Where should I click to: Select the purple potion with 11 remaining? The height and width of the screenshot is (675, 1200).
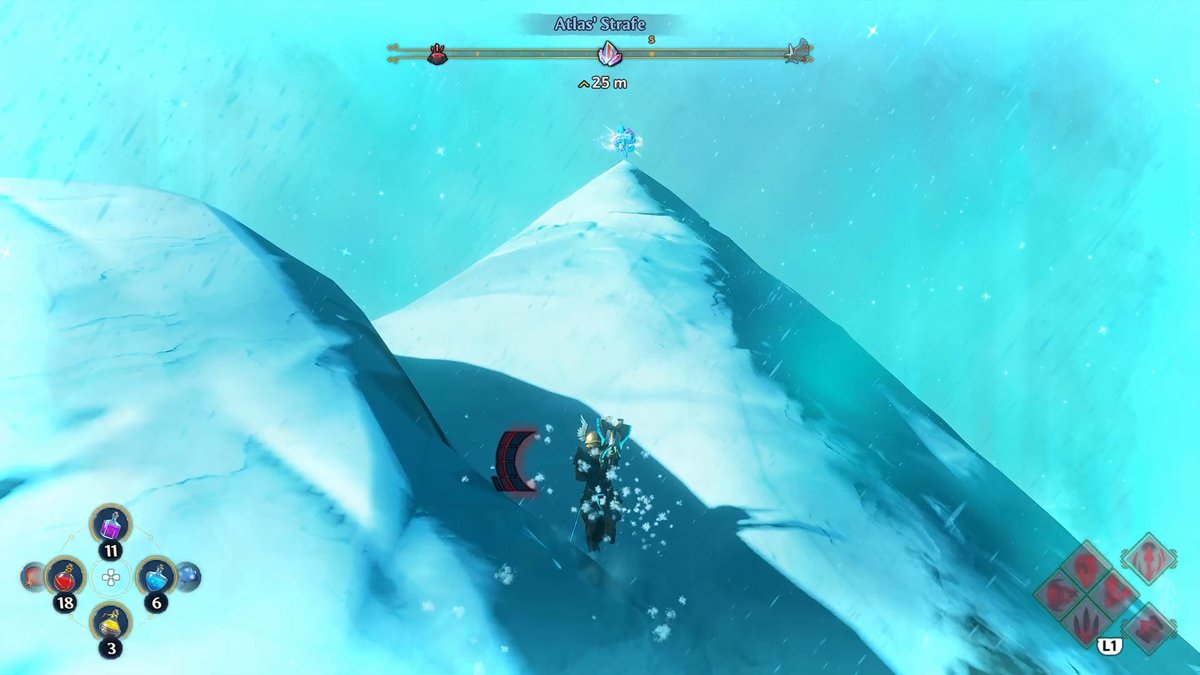pyautogui.click(x=110, y=524)
